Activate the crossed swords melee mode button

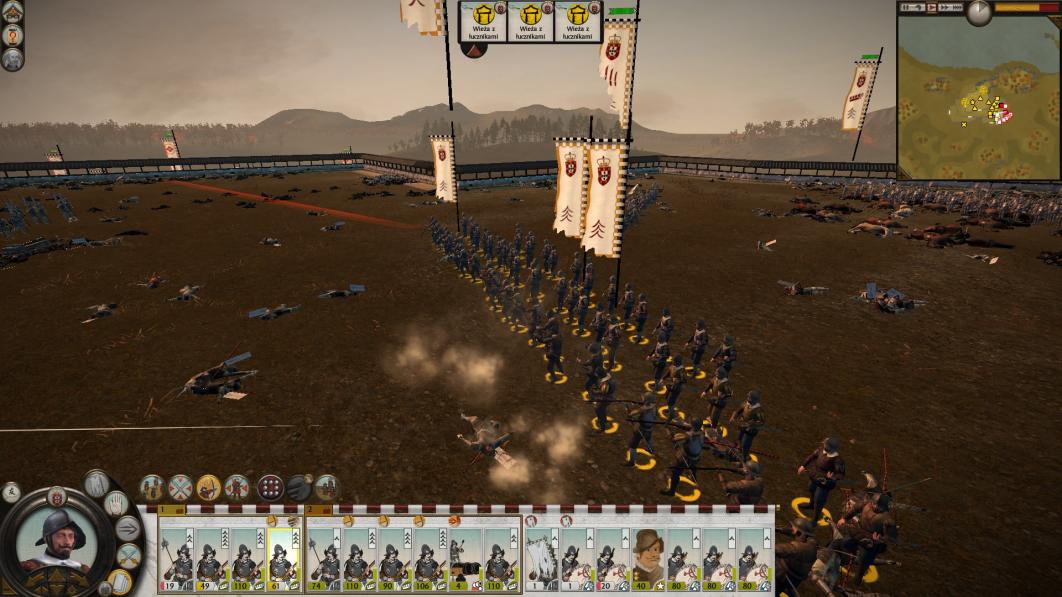pyautogui.click(x=180, y=488)
